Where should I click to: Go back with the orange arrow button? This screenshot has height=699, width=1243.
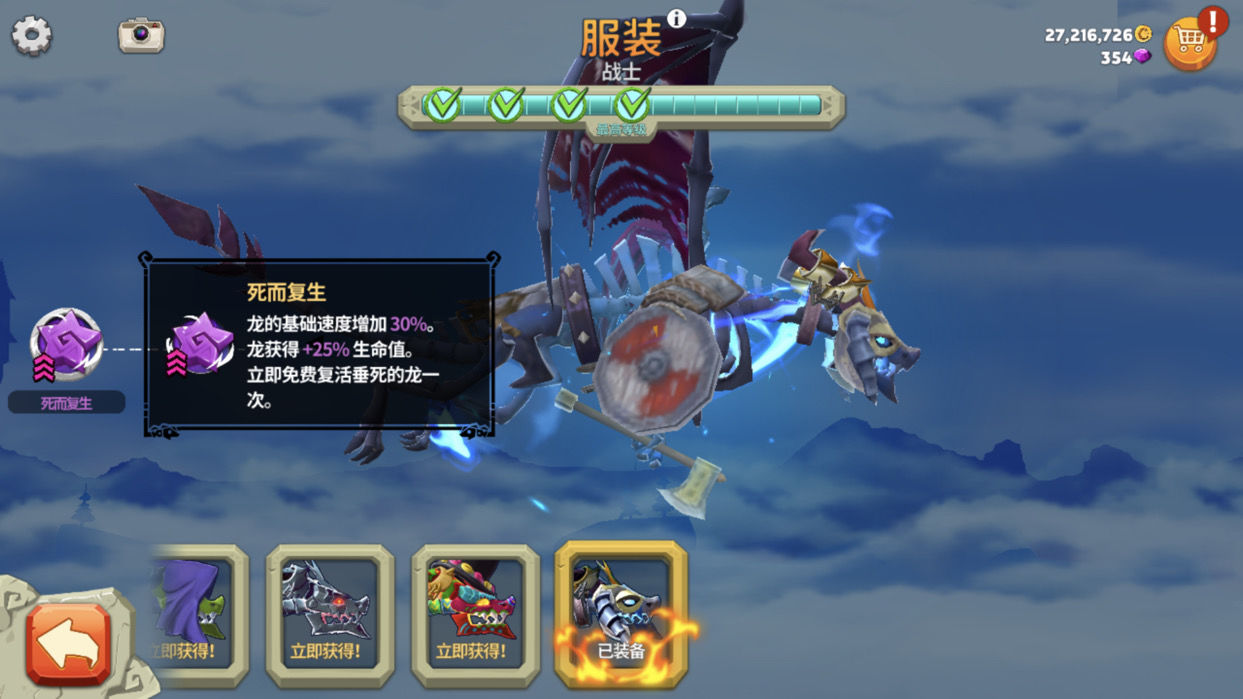[69, 643]
